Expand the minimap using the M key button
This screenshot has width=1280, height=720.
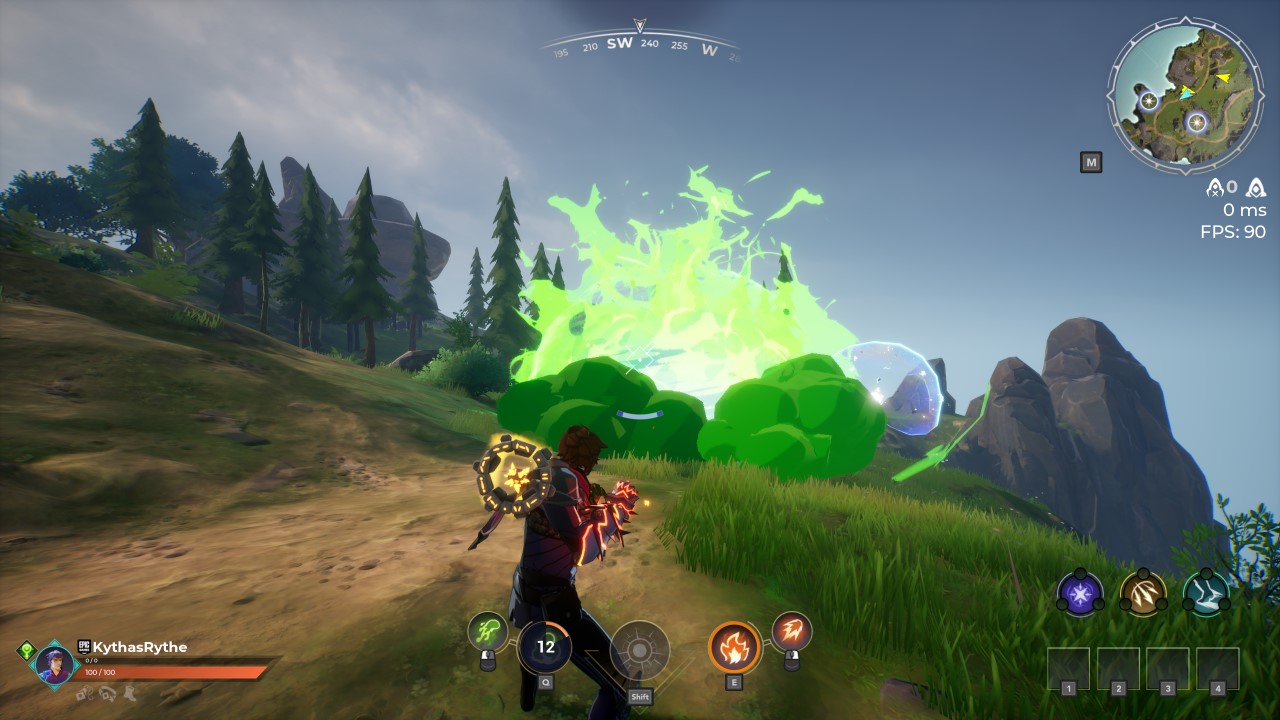pyautogui.click(x=1090, y=160)
